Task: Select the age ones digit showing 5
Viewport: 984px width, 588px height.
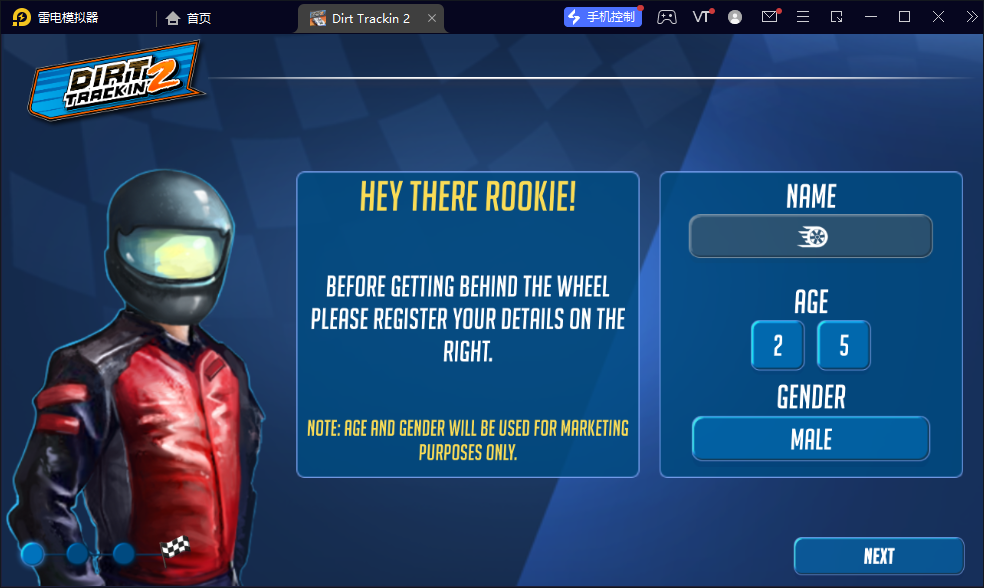Action: (x=843, y=346)
